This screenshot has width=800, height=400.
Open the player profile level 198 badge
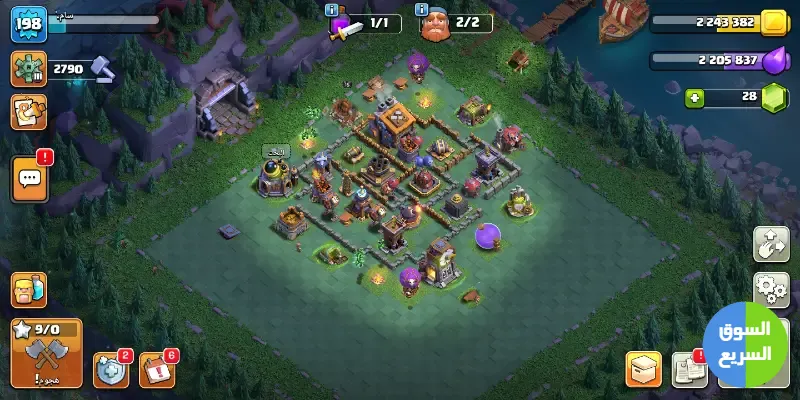pos(29,24)
